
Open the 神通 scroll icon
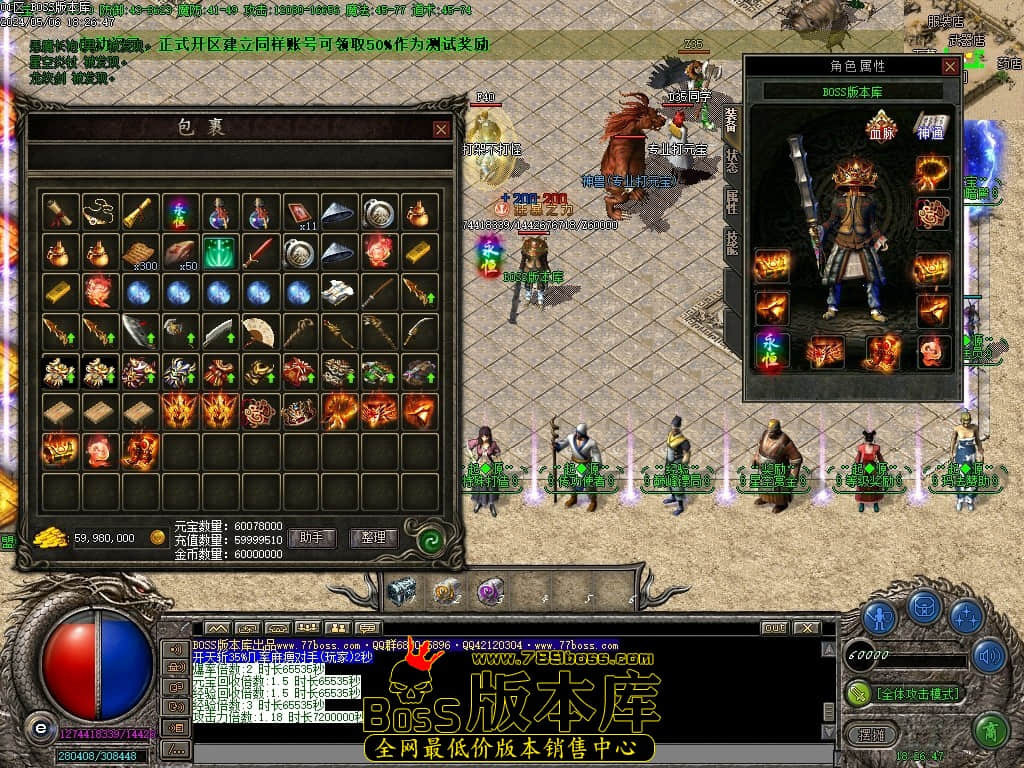(931, 127)
